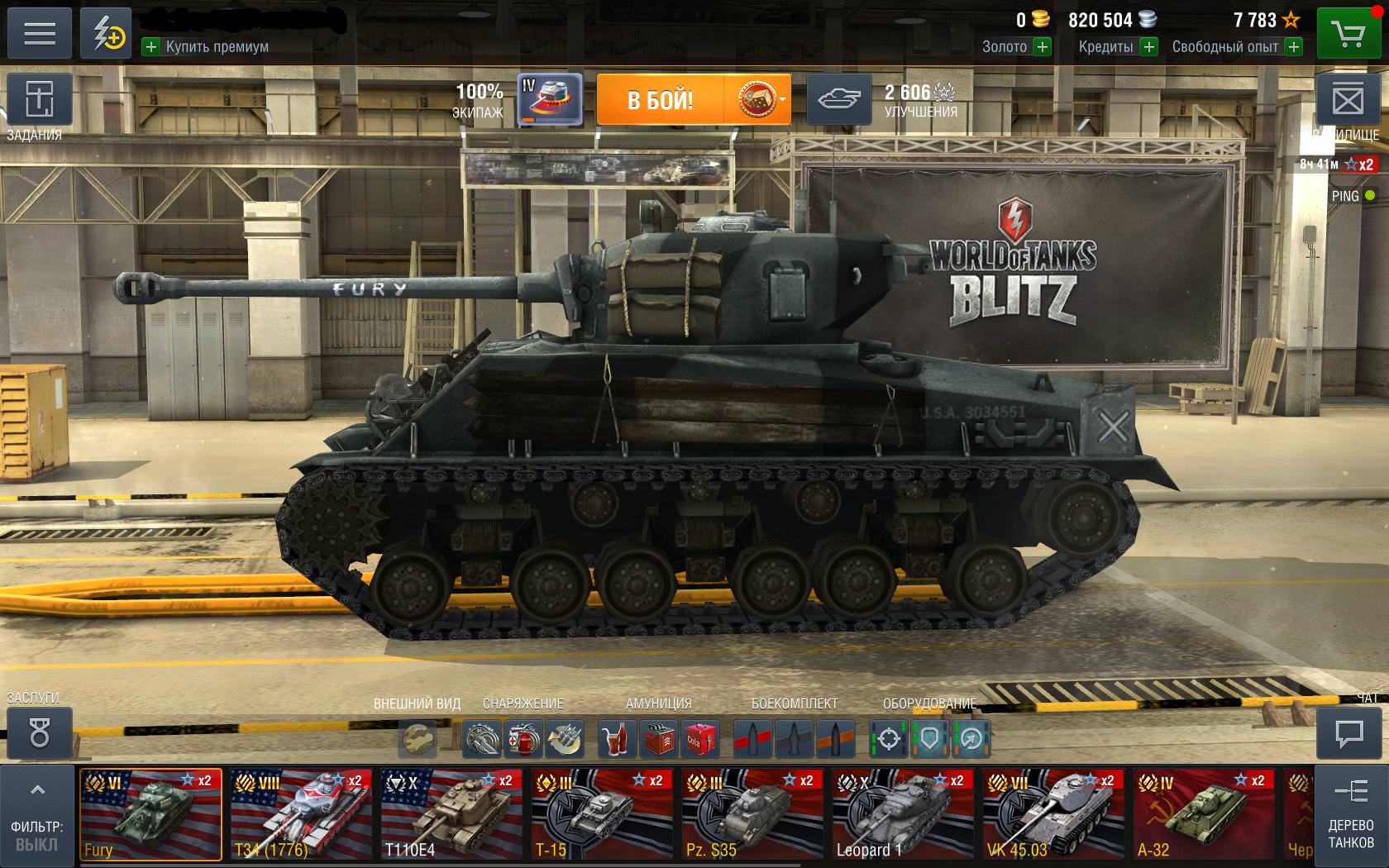Open the Задания missions panel
Screen dimensions: 1389x868
39,101
